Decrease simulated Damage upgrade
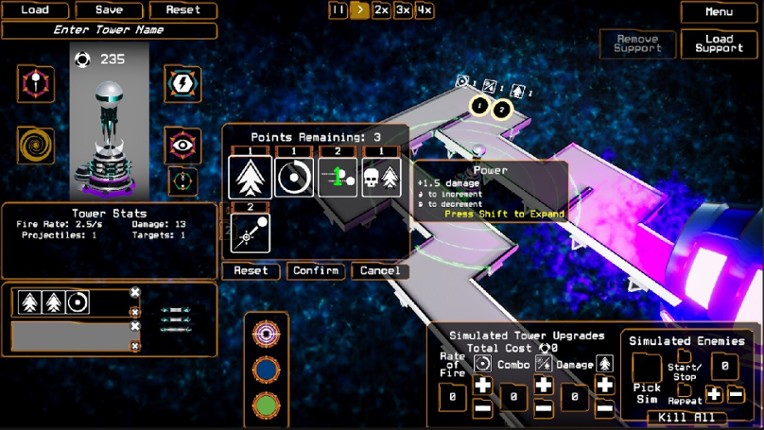 (x=605, y=408)
